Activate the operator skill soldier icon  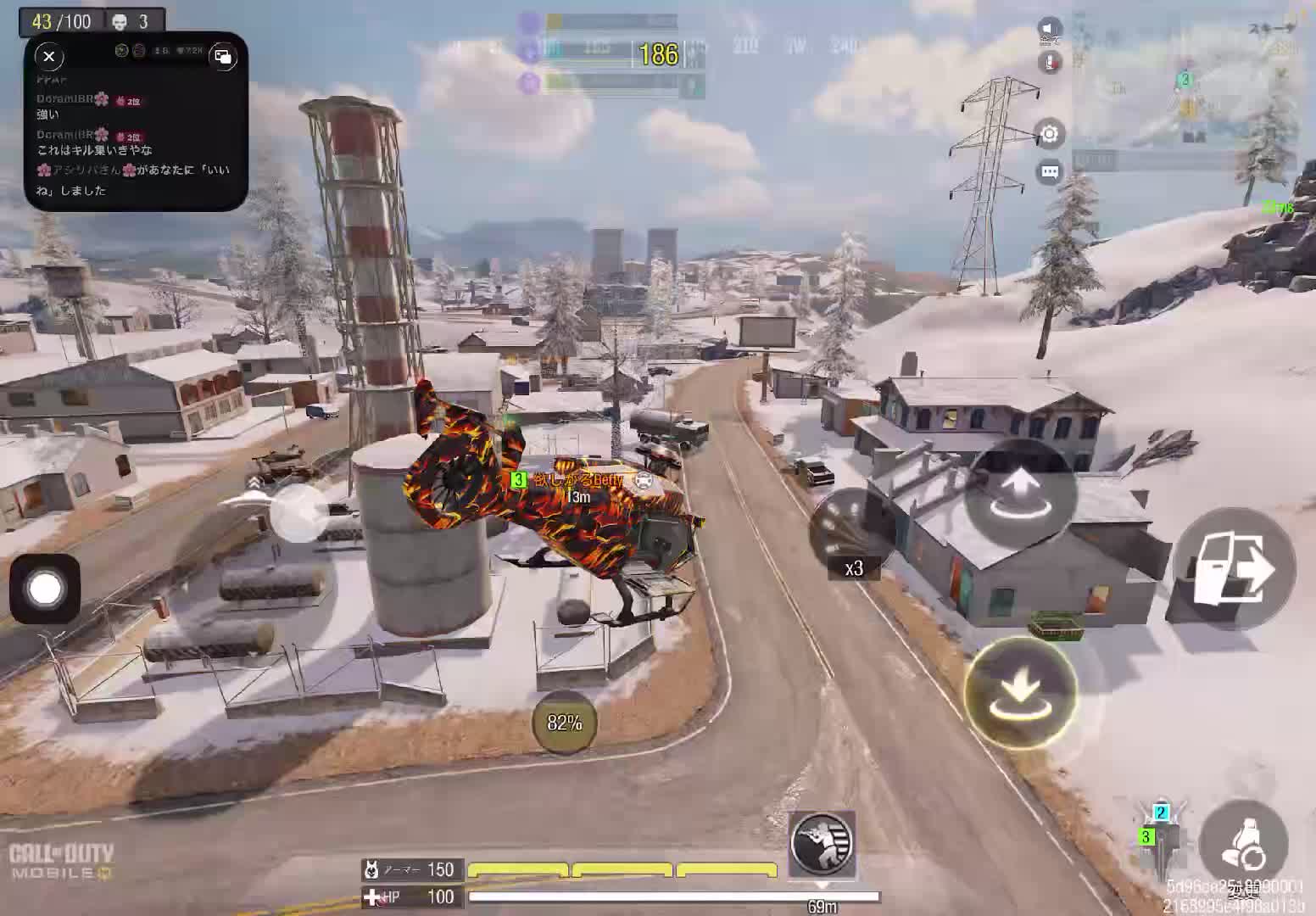[x=821, y=844]
